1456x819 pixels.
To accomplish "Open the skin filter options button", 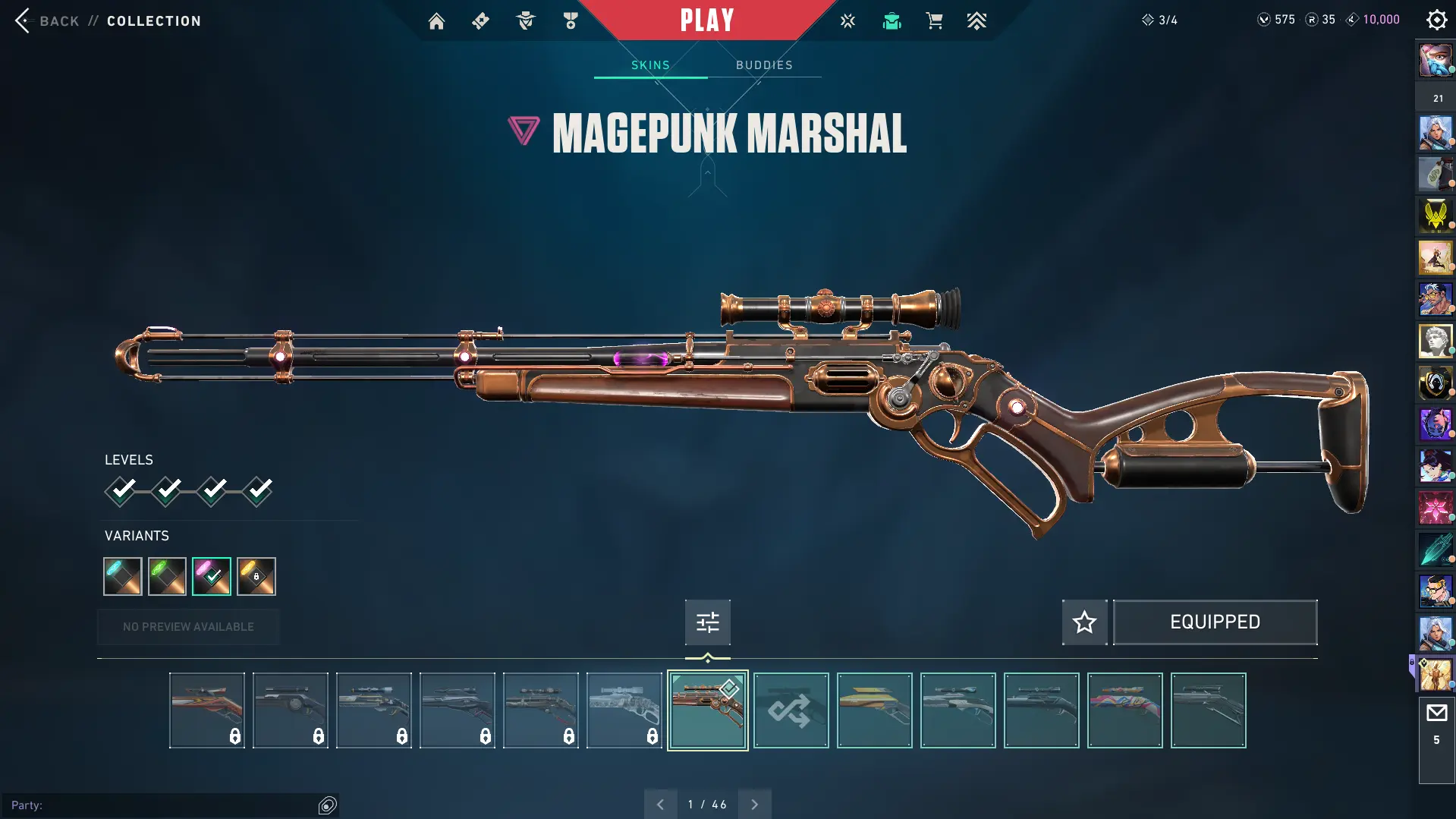I will (x=707, y=622).
